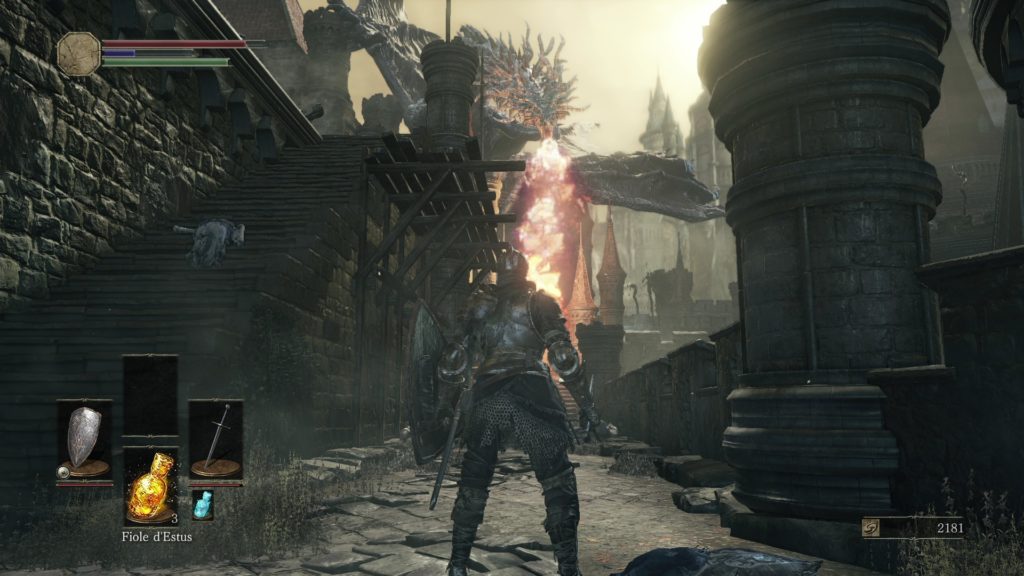Select the Estus Flask item slot

click(150, 485)
